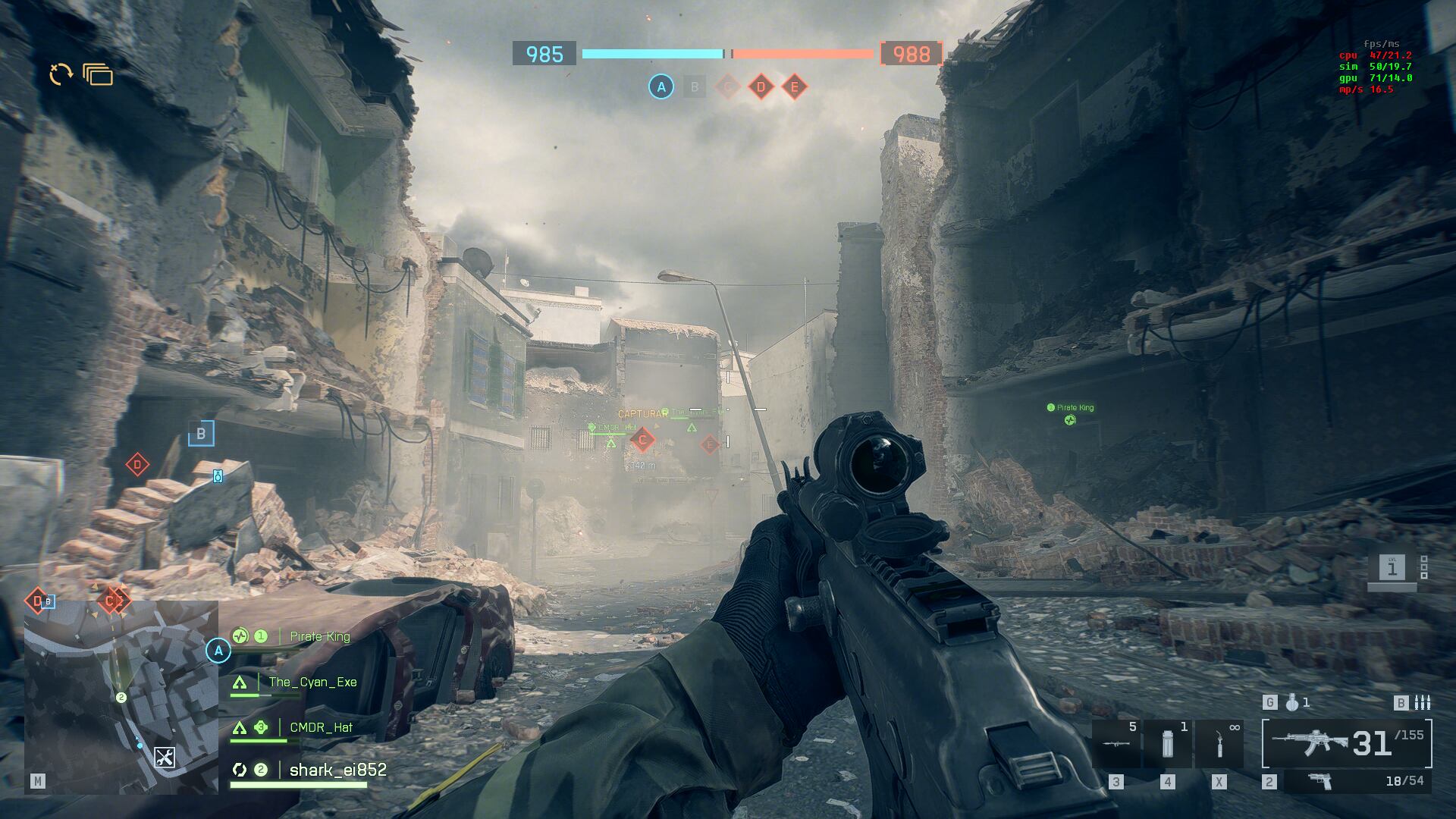Click the orange circular arrow icon
Image resolution: width=1456 pixels, height=819 pixels.
point(61,74)
